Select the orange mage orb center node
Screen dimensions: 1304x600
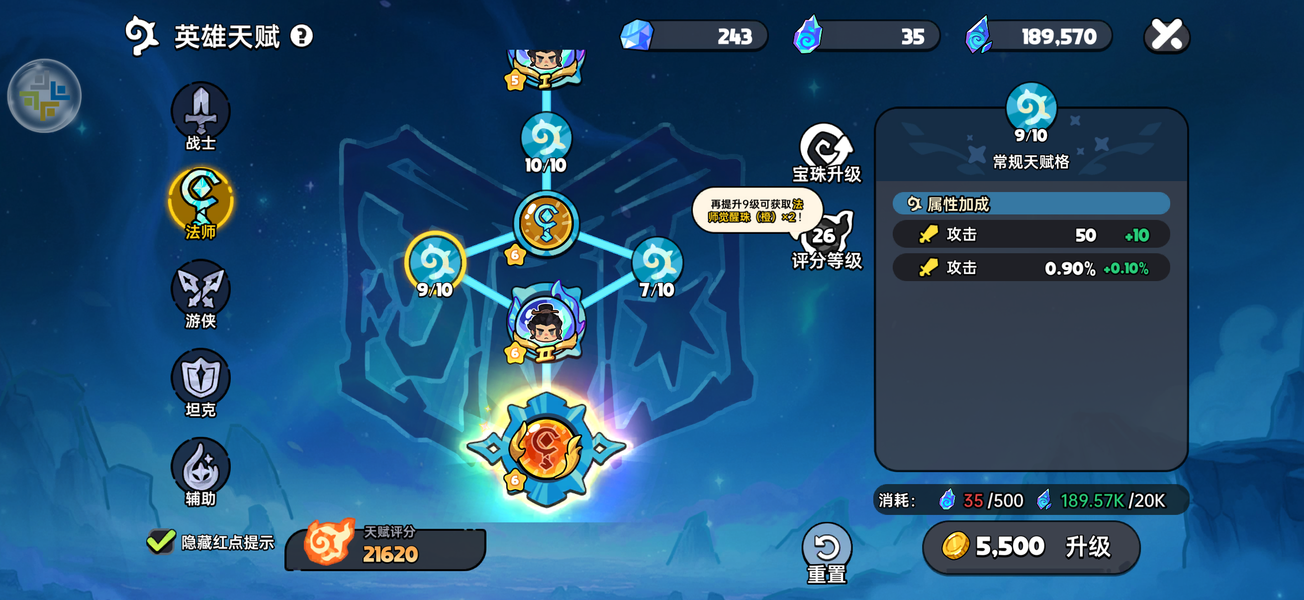(x=546, y=222)
